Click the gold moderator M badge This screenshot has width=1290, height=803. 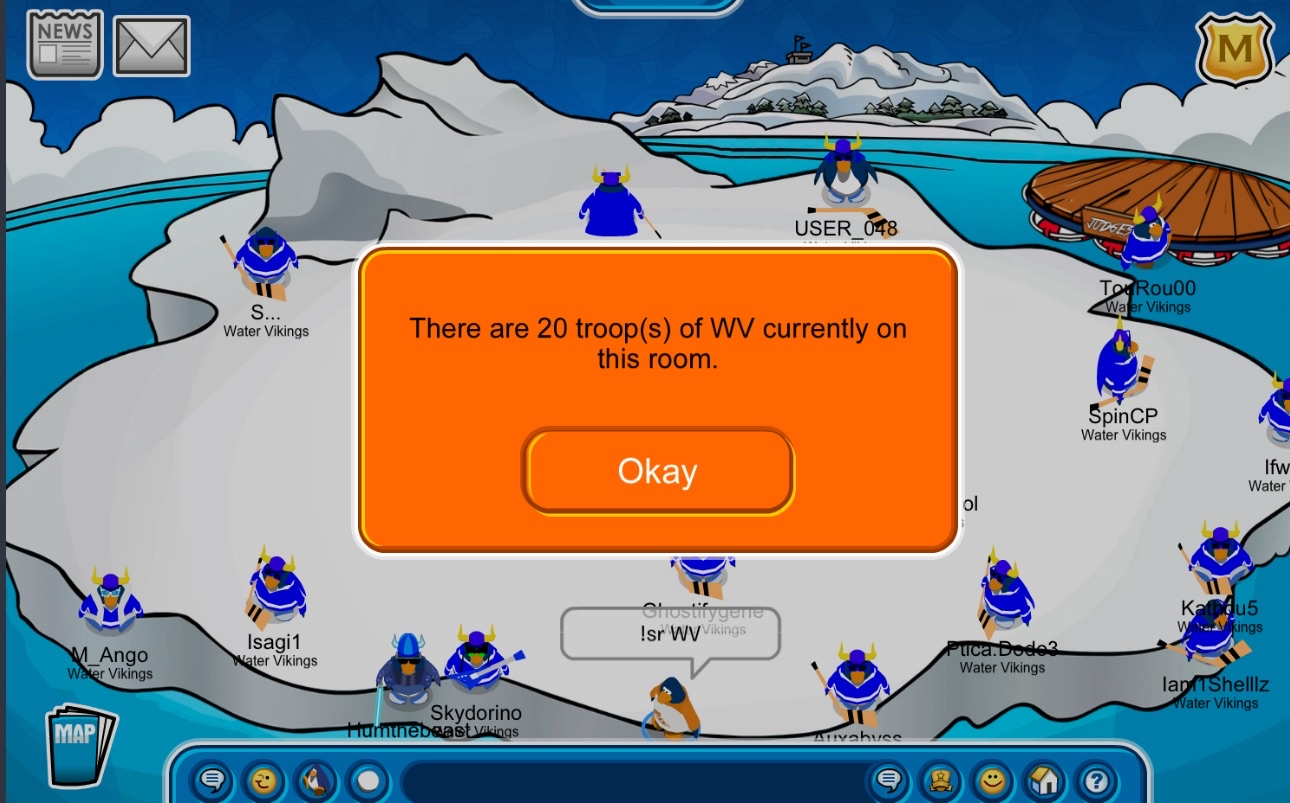(x=1234, y=49)
